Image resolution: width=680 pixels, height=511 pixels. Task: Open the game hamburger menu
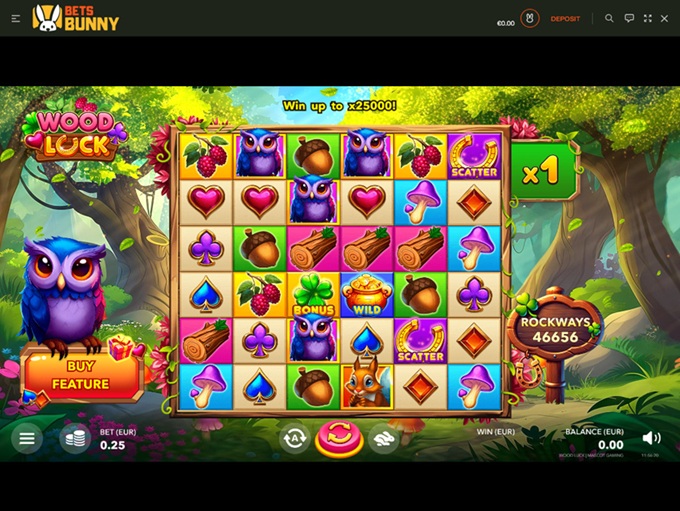coord(27,438)
